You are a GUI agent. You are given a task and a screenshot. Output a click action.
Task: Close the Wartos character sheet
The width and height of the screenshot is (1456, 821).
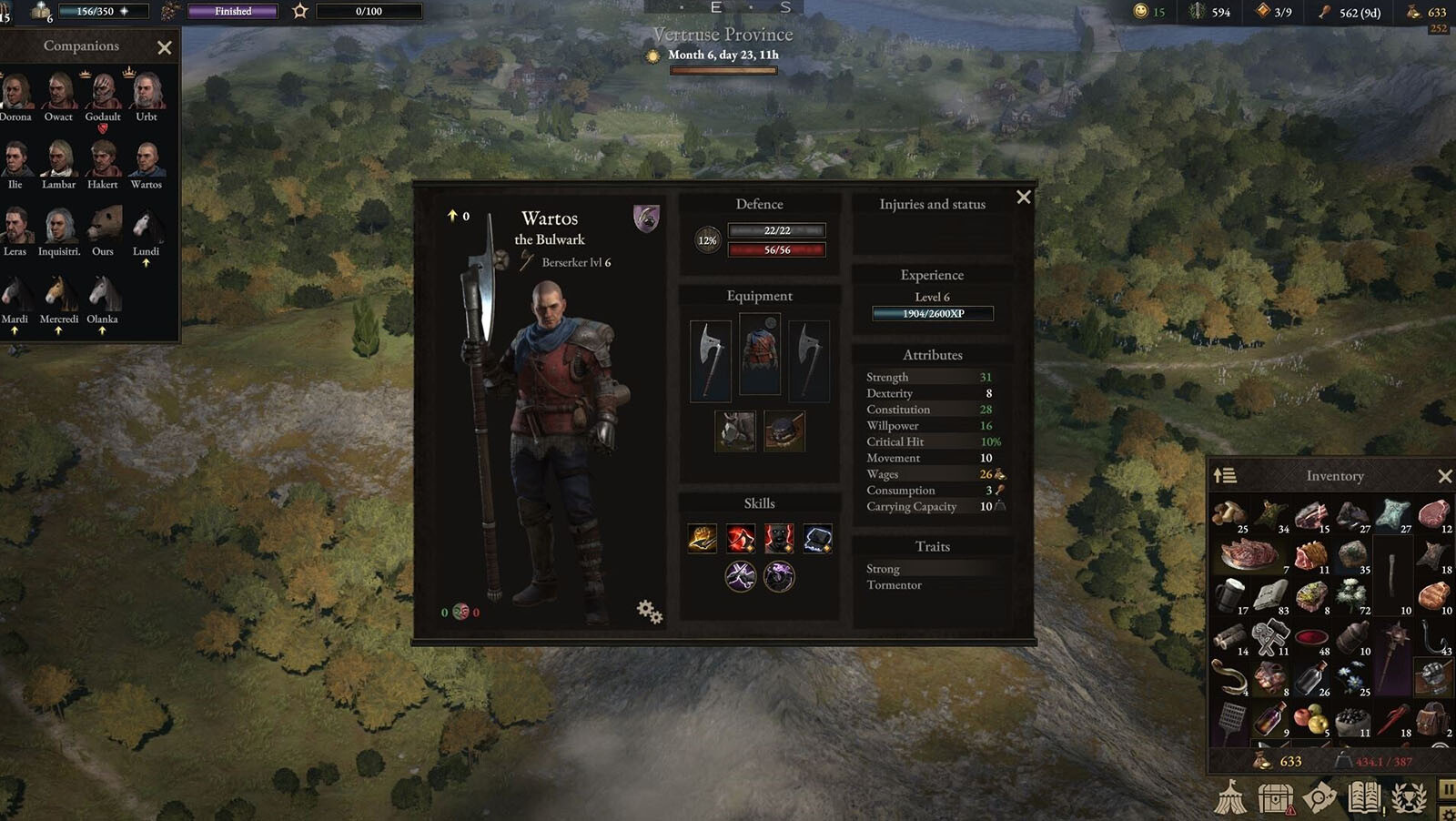point(1024,198)
